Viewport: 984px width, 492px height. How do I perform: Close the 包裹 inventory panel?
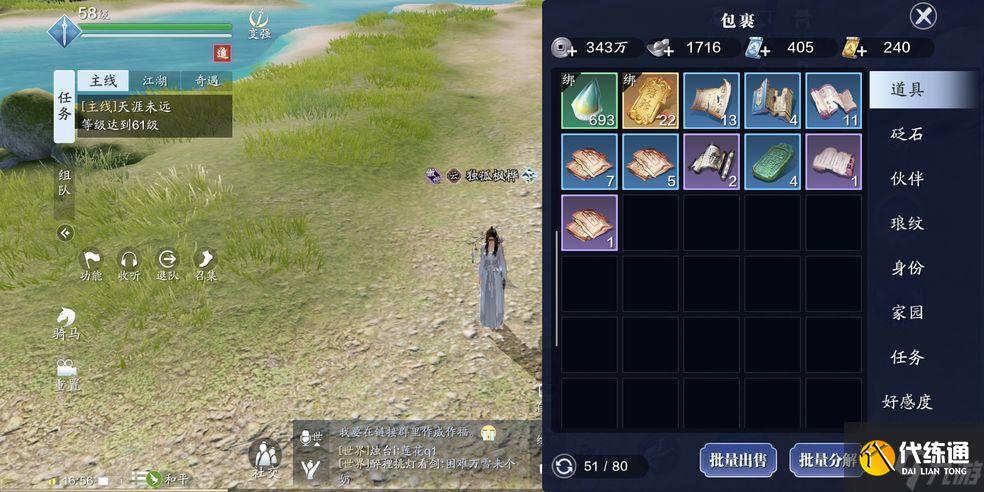[x=924, y=16]
